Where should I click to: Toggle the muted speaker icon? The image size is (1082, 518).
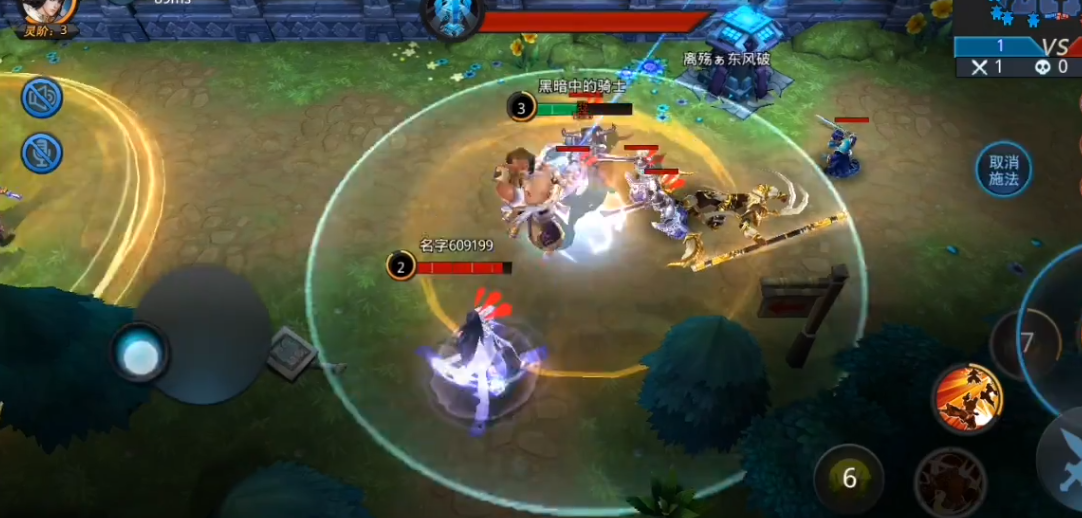(x=42, y=97)
